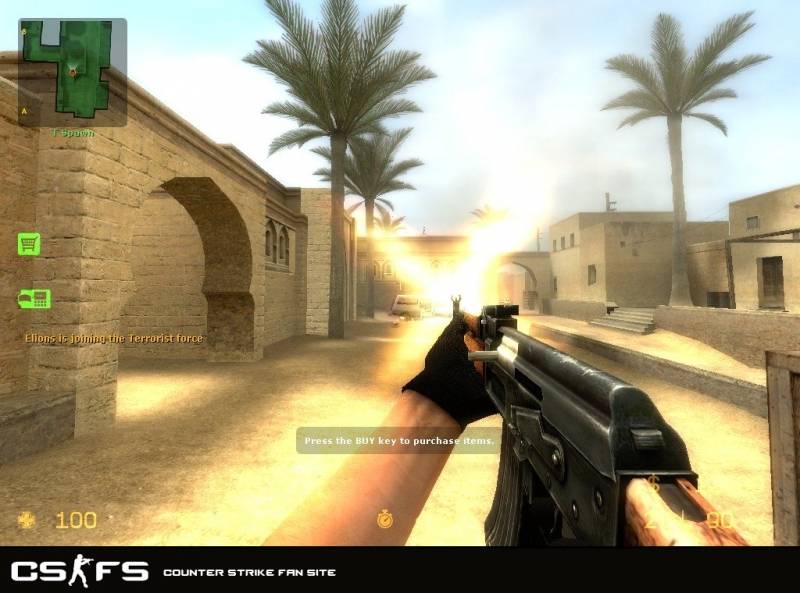Click the green radar minimap
800x593 pixels.
(72, 70)
